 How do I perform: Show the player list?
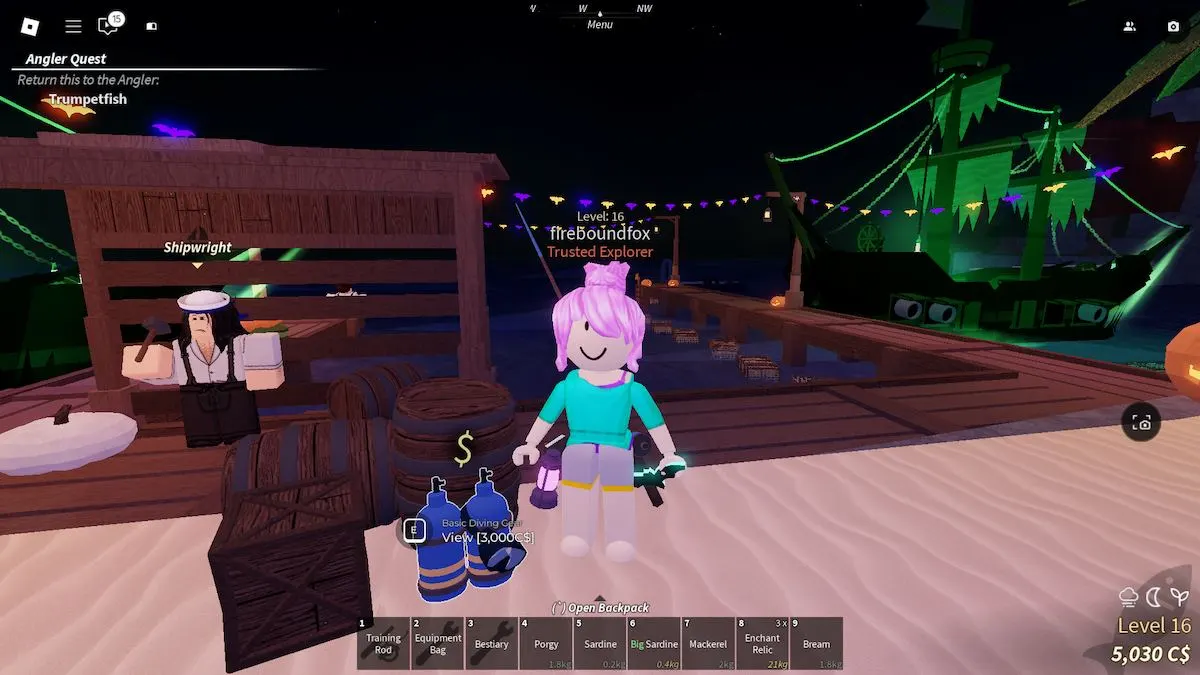pos(1130,27)
